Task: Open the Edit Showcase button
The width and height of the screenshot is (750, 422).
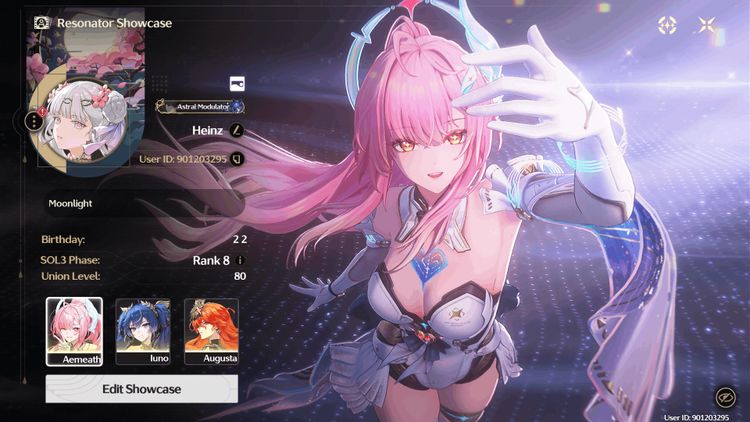Action: point(141,389)
